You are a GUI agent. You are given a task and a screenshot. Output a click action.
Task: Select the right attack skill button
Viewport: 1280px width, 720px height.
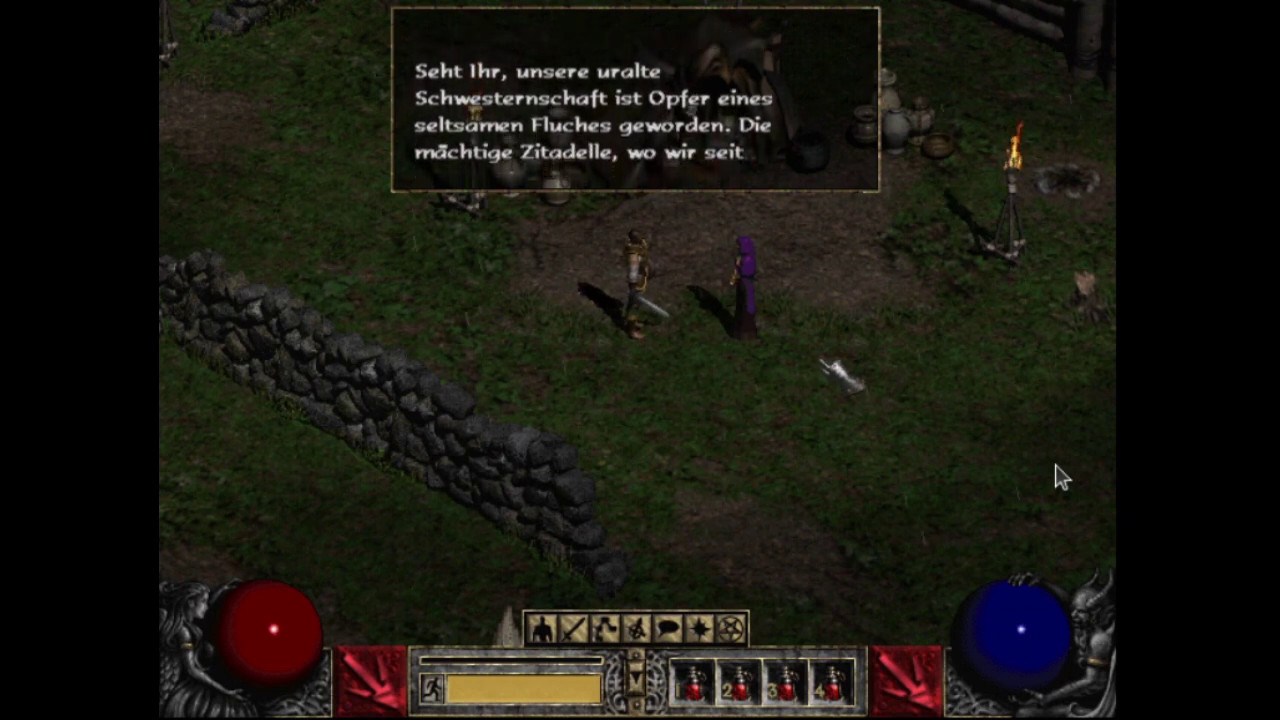tap(906, 681)
